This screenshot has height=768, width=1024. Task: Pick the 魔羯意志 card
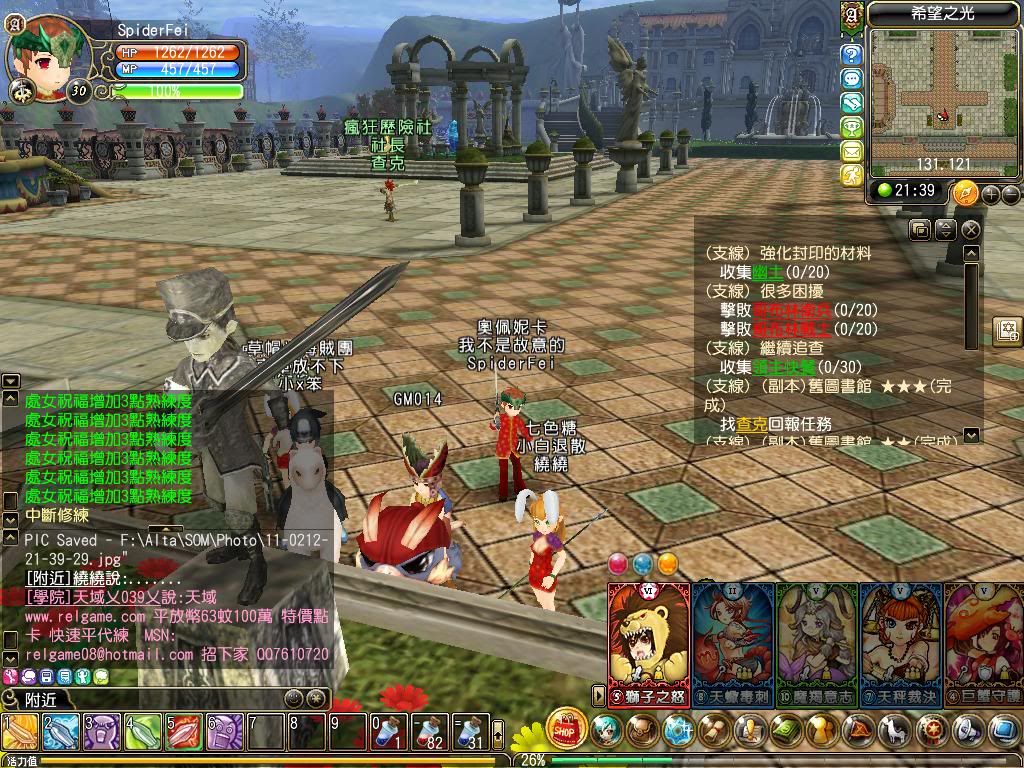817,640
